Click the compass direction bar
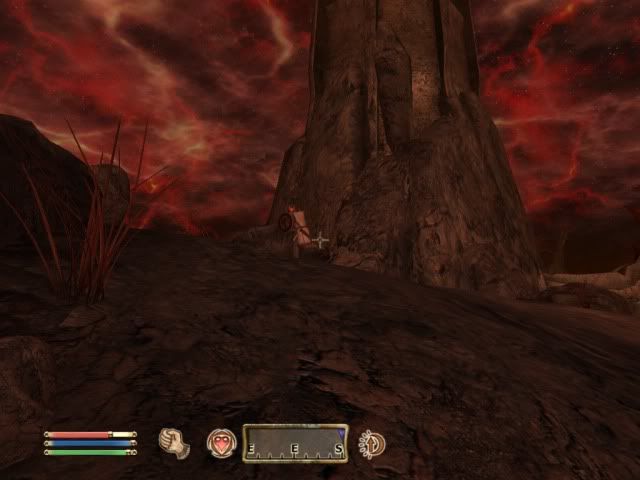Image resolution: width=640 pixels, height=480 pixels. coord(295,443)
